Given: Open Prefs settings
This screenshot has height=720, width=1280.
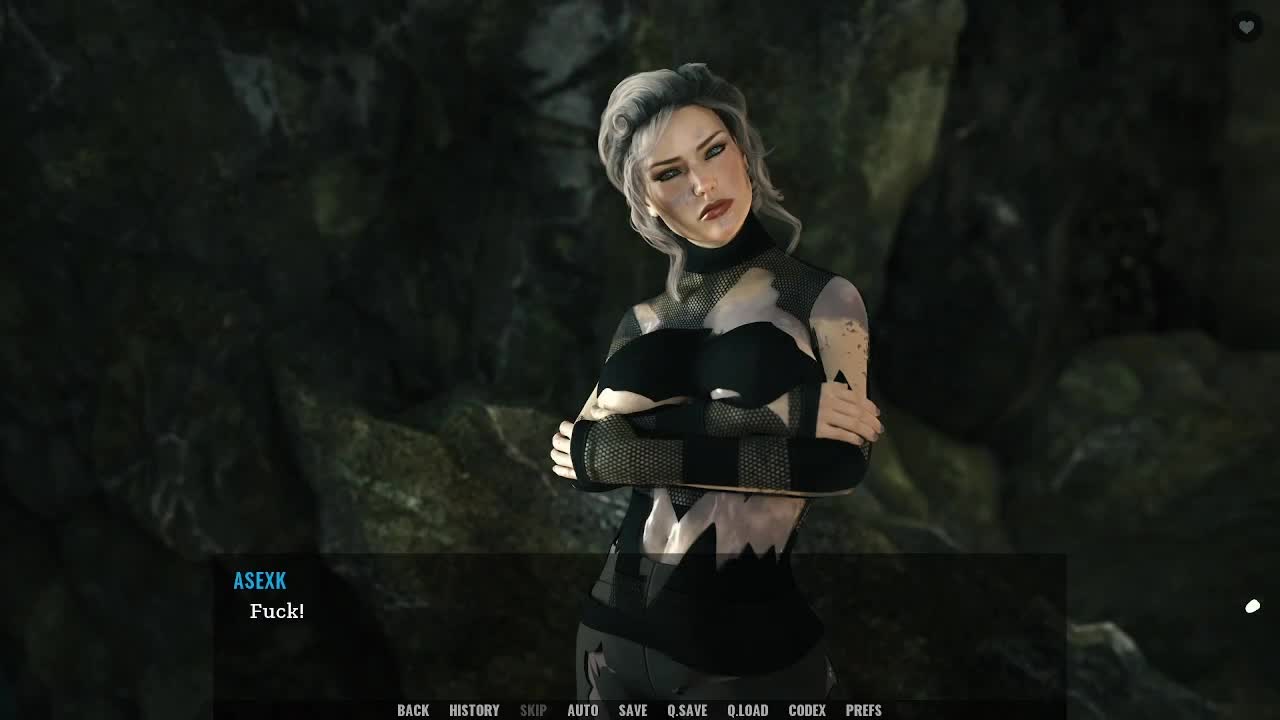Looking at the screenshot, I should 864,710.
